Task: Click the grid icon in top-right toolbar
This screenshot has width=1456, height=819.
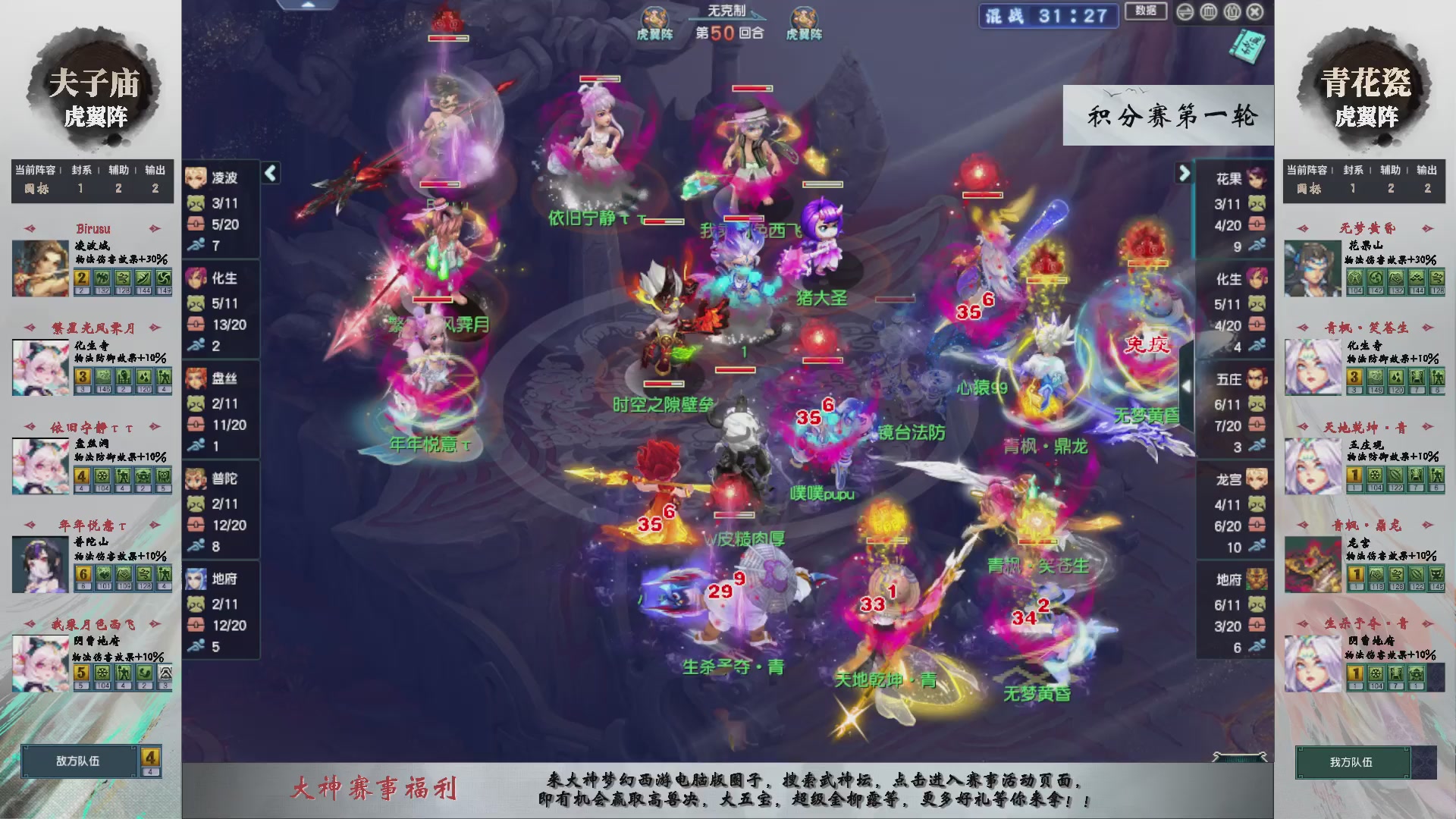Action: coord(1208,12)
